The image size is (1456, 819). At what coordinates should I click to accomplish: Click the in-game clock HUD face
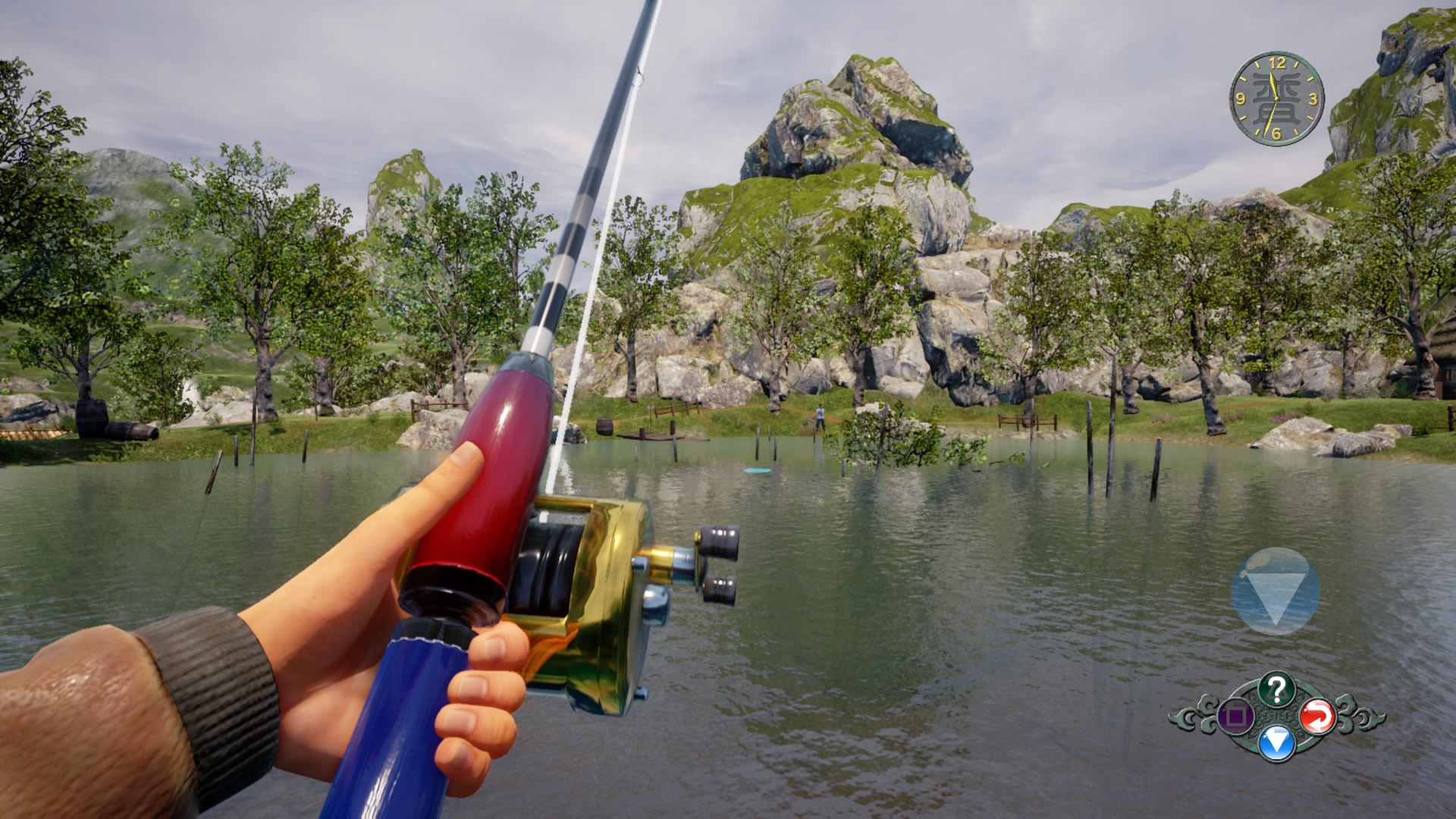[x=1277, y=98]
